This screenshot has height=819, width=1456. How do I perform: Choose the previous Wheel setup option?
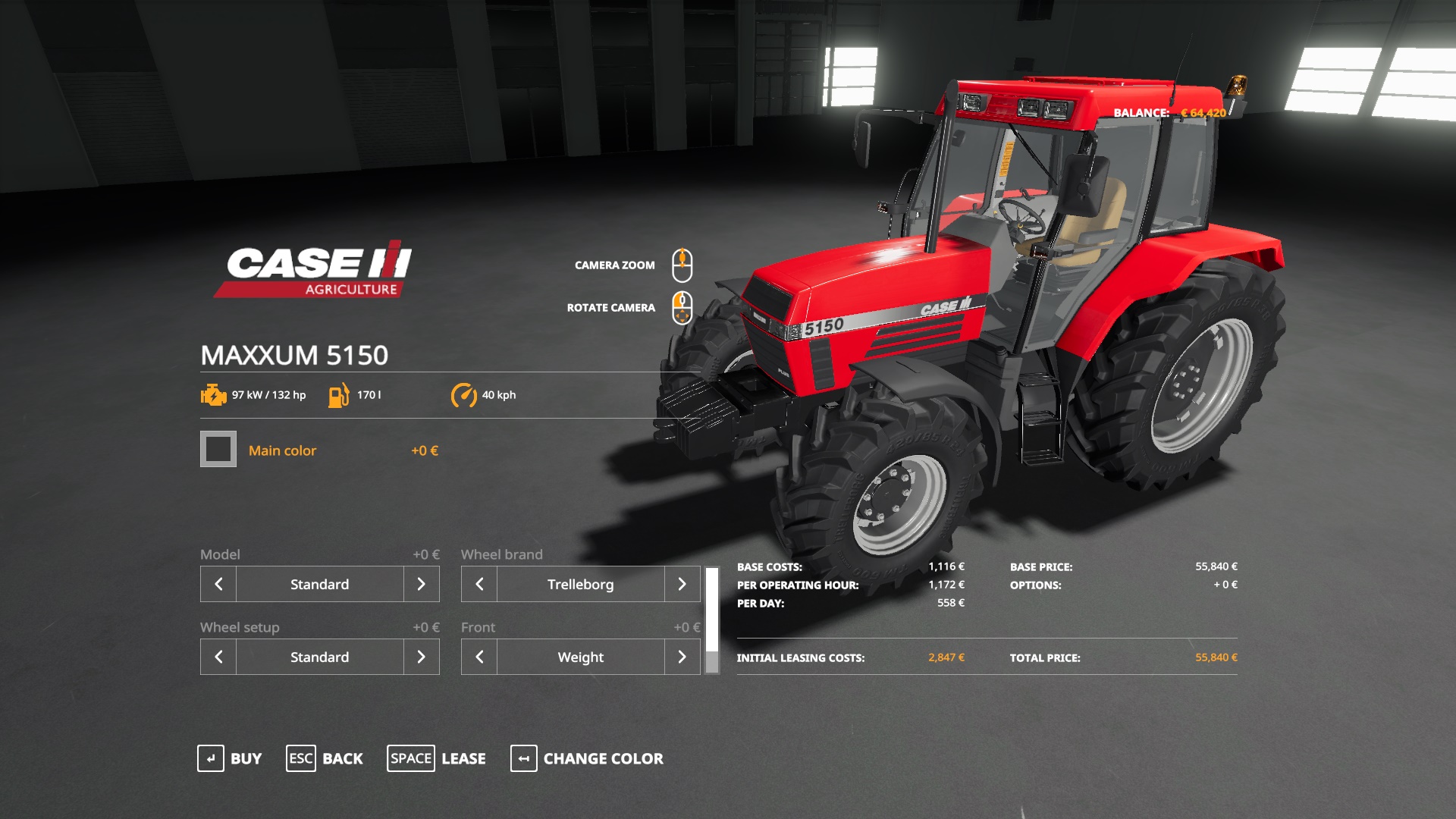click(x=218, y=657)
